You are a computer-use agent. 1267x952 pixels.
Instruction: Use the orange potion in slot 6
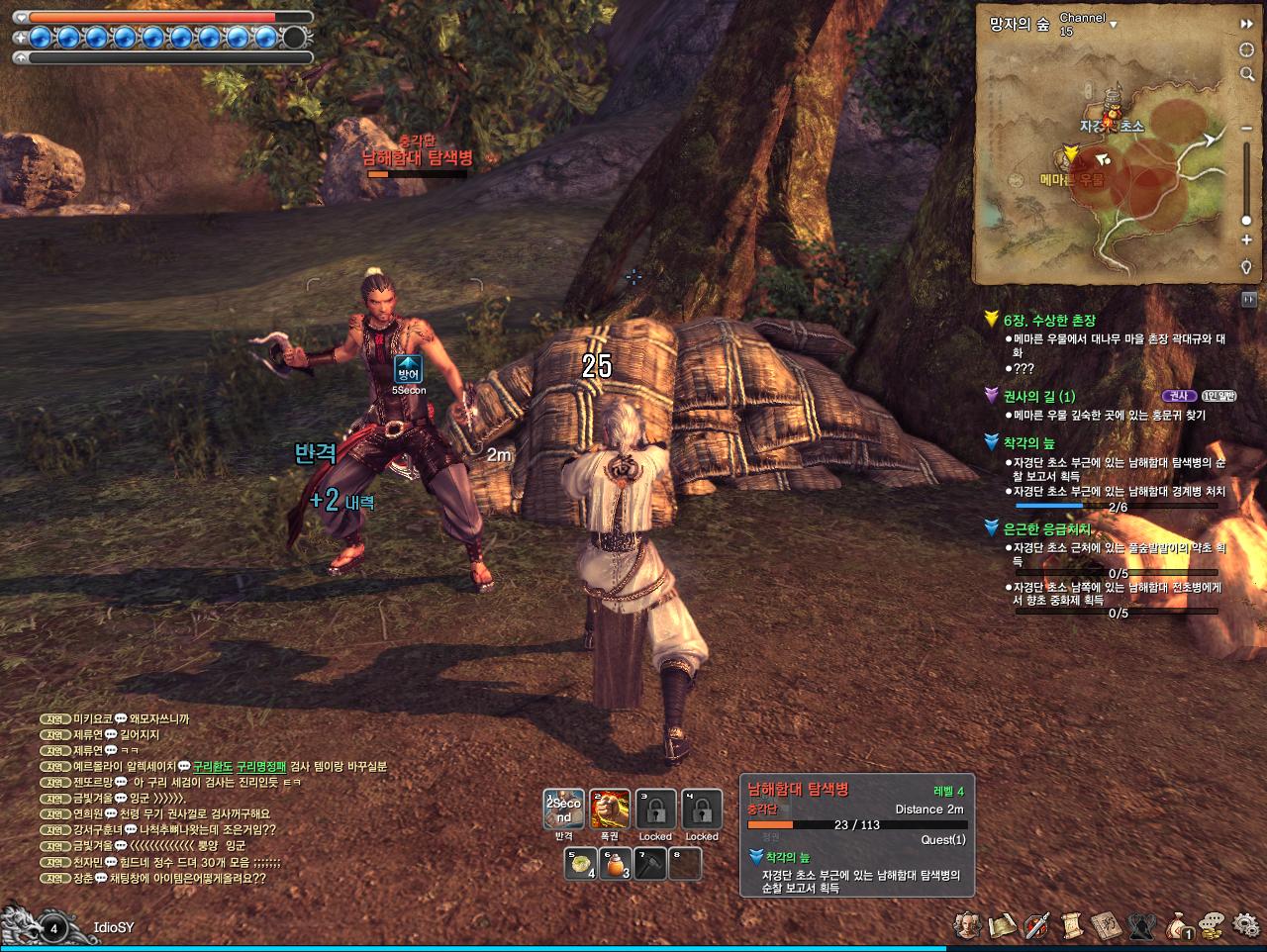tap(618, 864)
